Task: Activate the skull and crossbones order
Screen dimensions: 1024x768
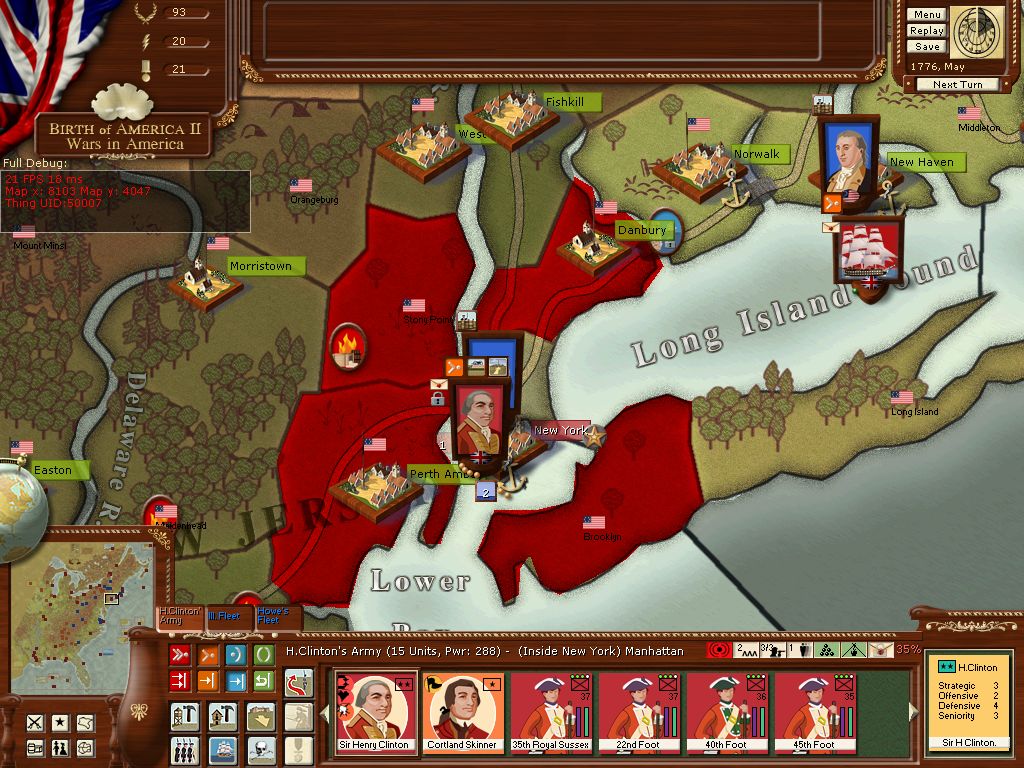Action: 262,748
